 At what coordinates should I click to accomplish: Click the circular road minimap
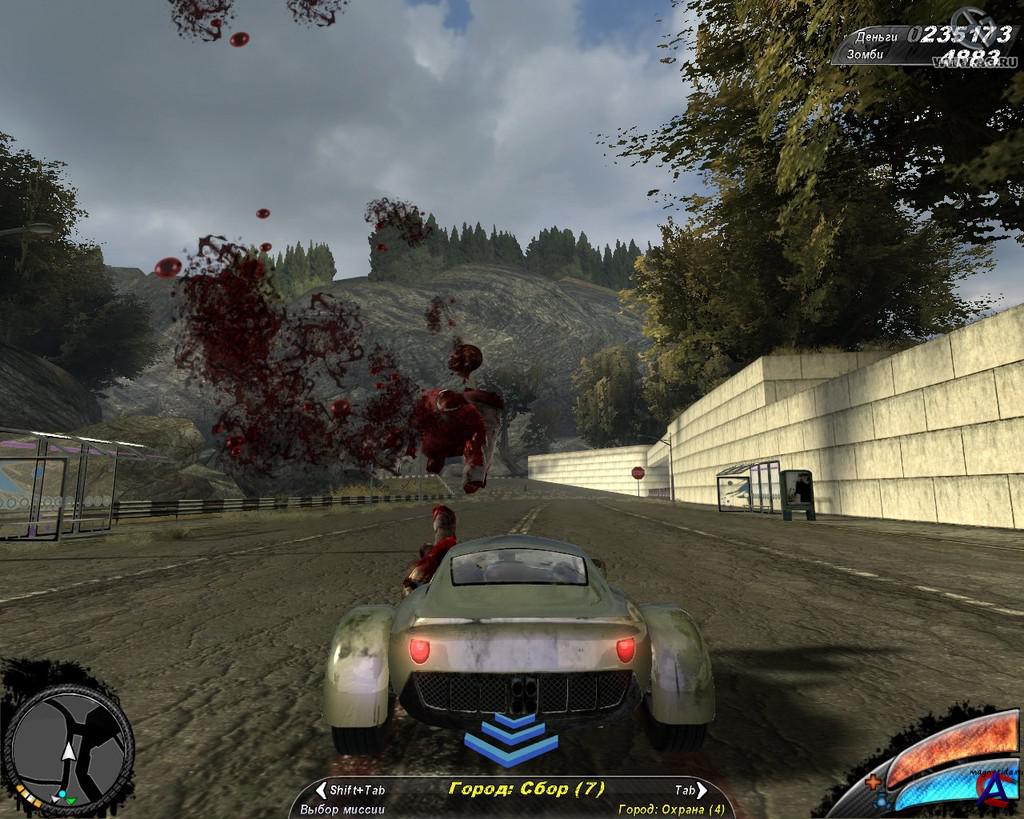(x=68, y=749)
